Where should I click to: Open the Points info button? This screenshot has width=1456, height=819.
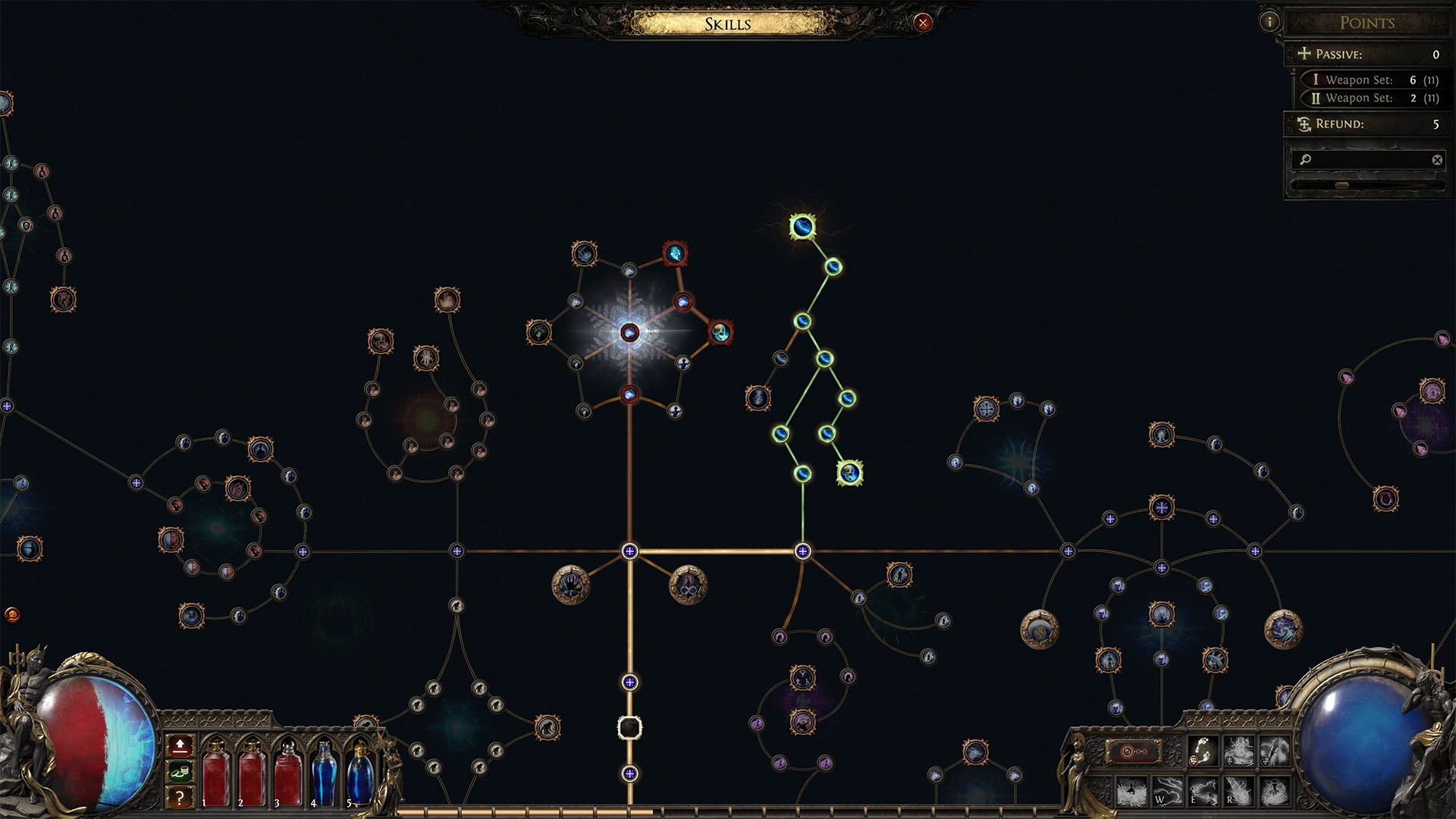point(1269,21)
